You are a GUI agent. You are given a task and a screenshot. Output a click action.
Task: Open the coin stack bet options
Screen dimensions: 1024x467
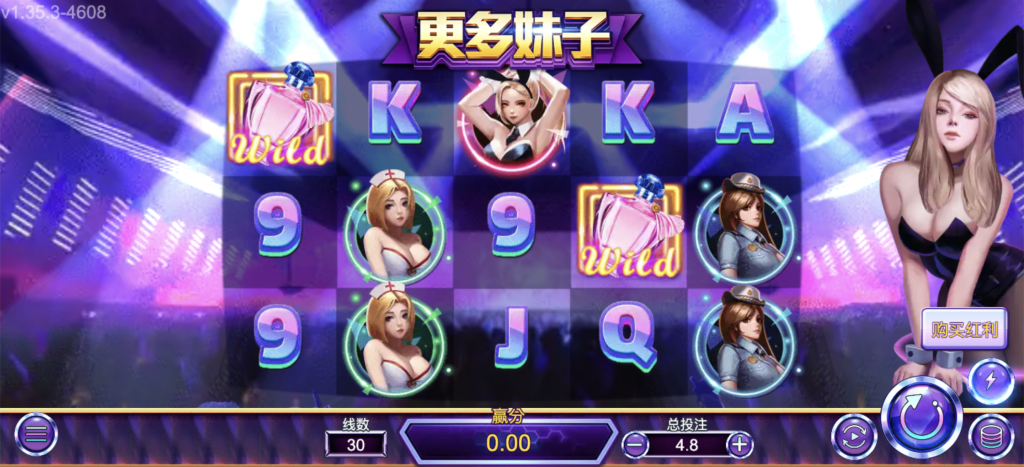[x=990, y=436]
